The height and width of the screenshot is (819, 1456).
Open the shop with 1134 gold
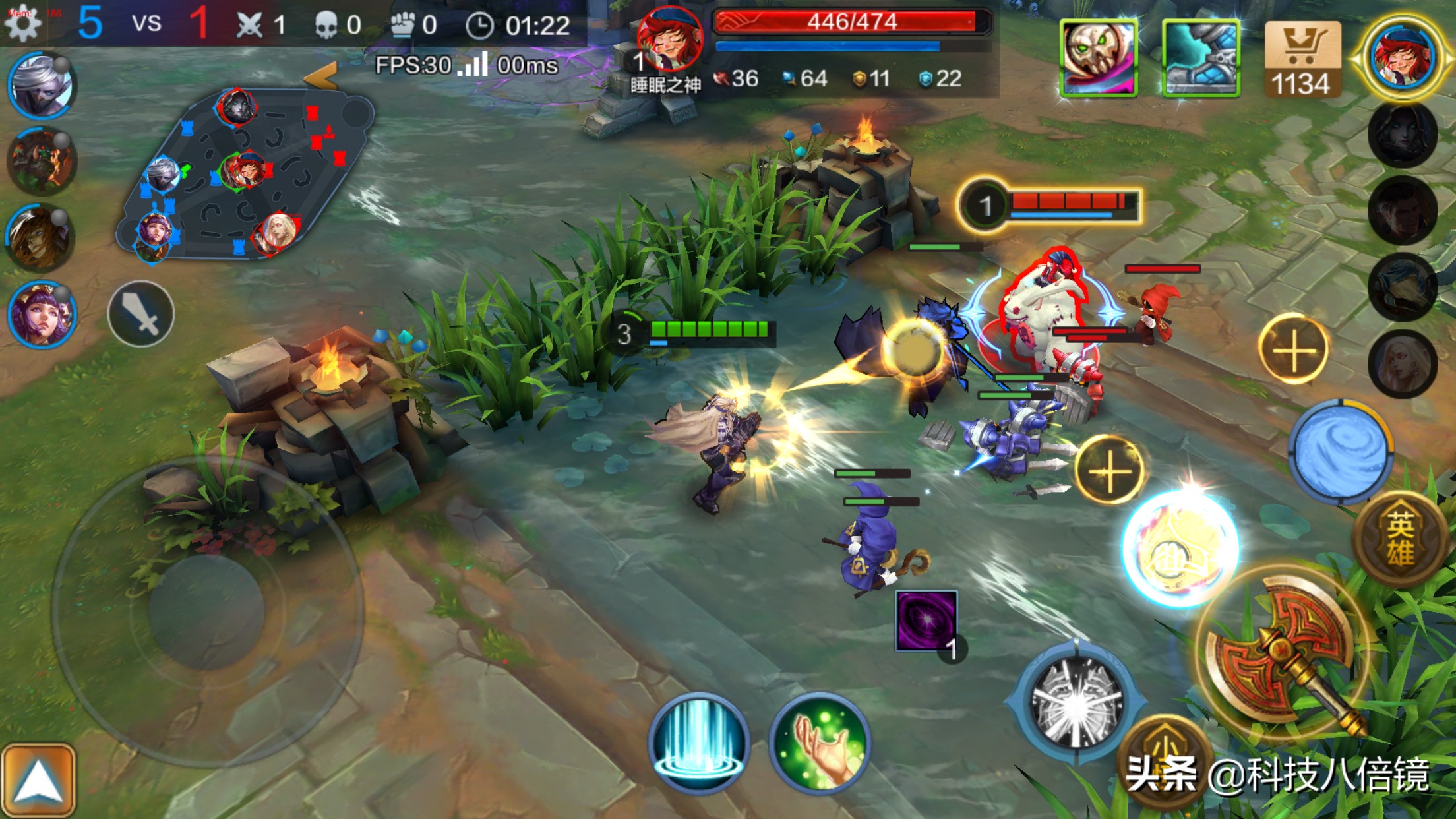[1302, 59]
